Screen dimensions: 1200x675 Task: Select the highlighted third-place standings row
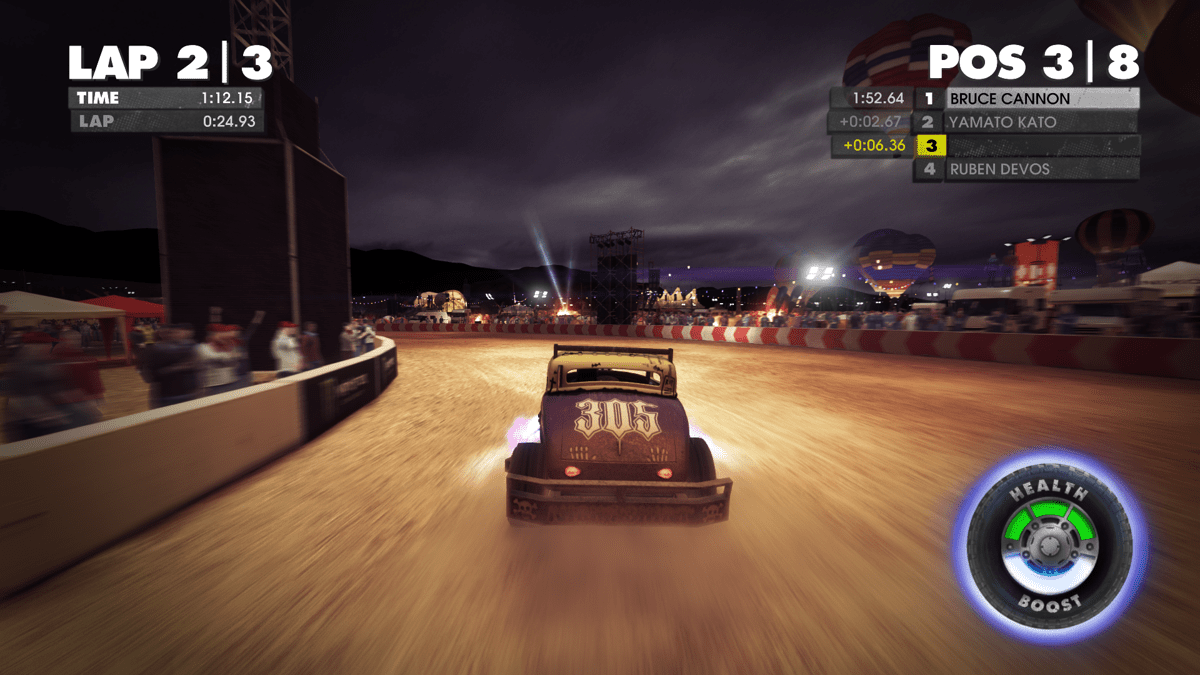[x=1040, y=145]
